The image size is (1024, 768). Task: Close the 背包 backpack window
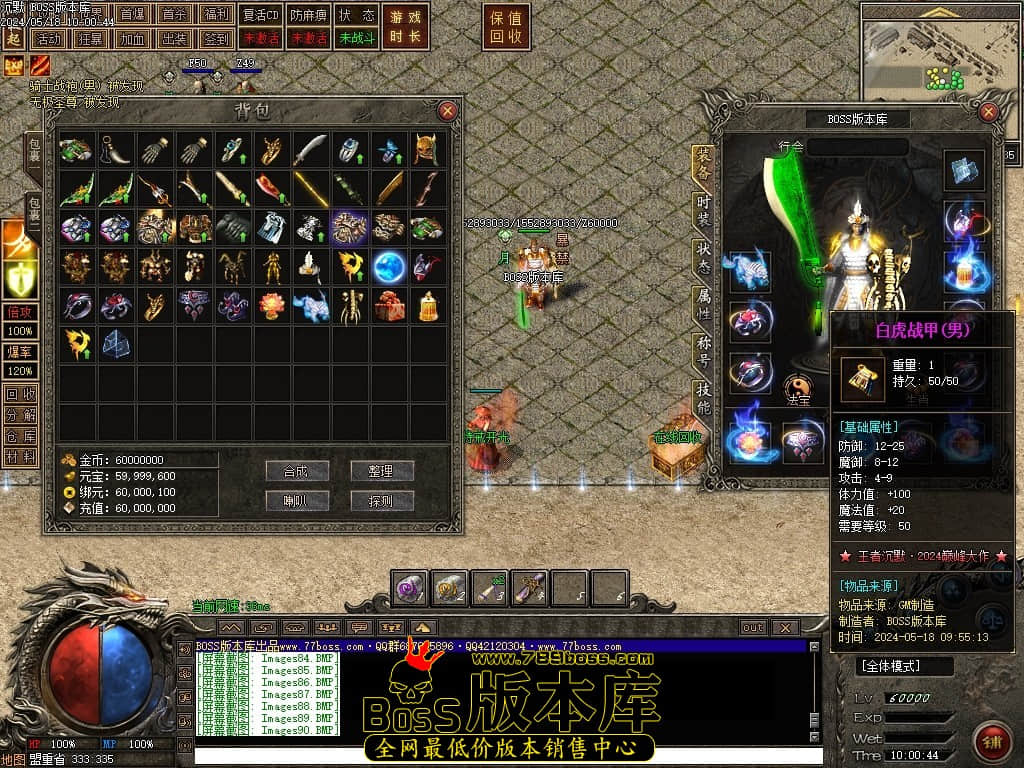[x=448, y=111]
